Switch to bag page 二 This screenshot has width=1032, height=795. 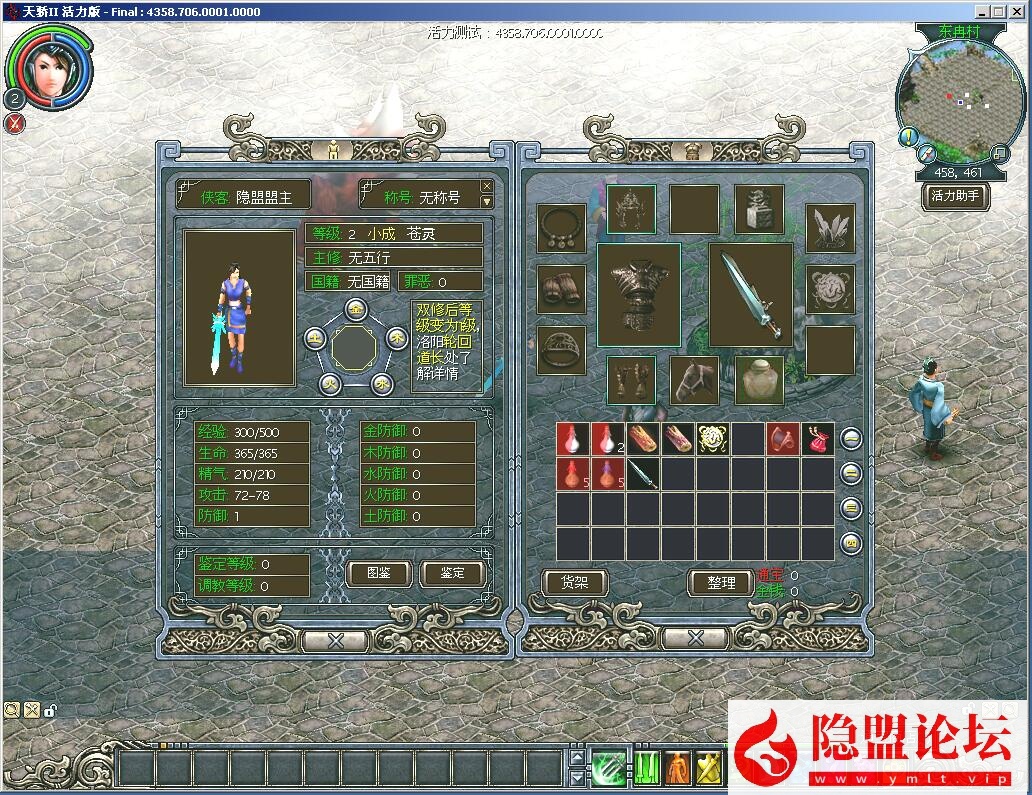851,474
